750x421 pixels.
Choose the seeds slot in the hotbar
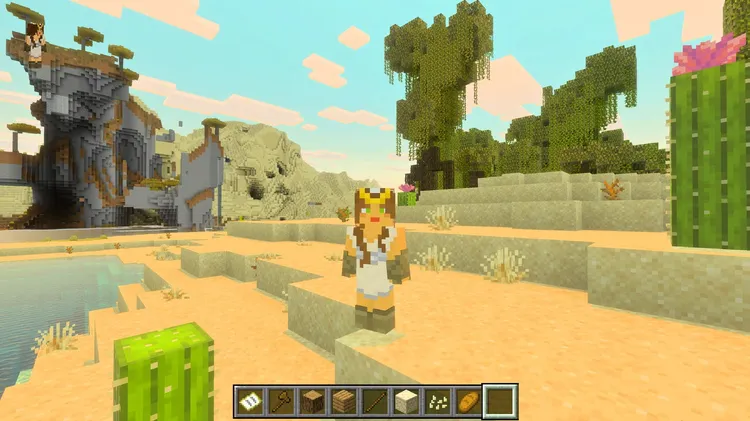click(436, 401)
